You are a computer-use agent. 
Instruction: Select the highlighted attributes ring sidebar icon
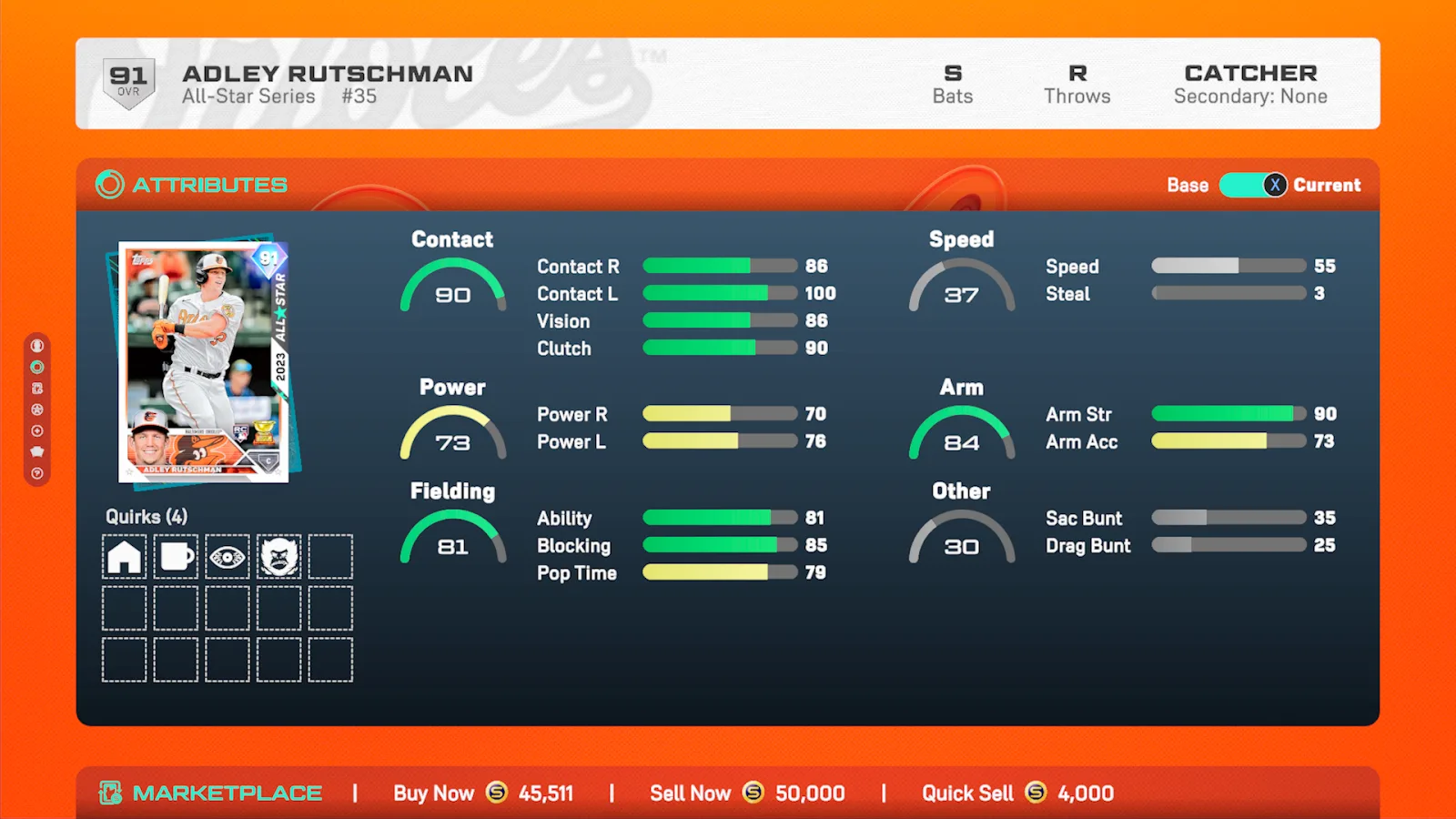(x=37, y=367)
